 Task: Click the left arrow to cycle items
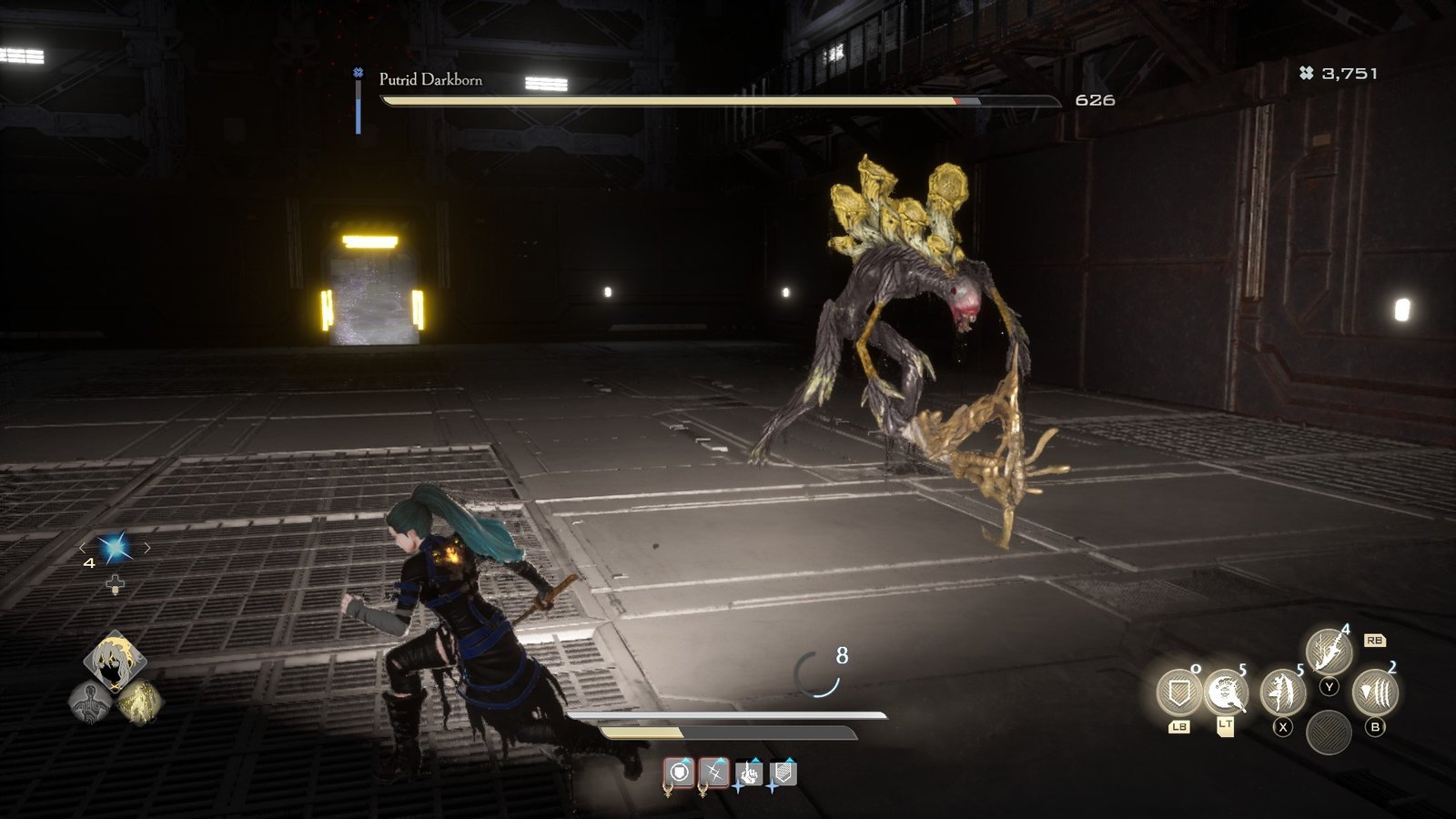click(82, 548)
